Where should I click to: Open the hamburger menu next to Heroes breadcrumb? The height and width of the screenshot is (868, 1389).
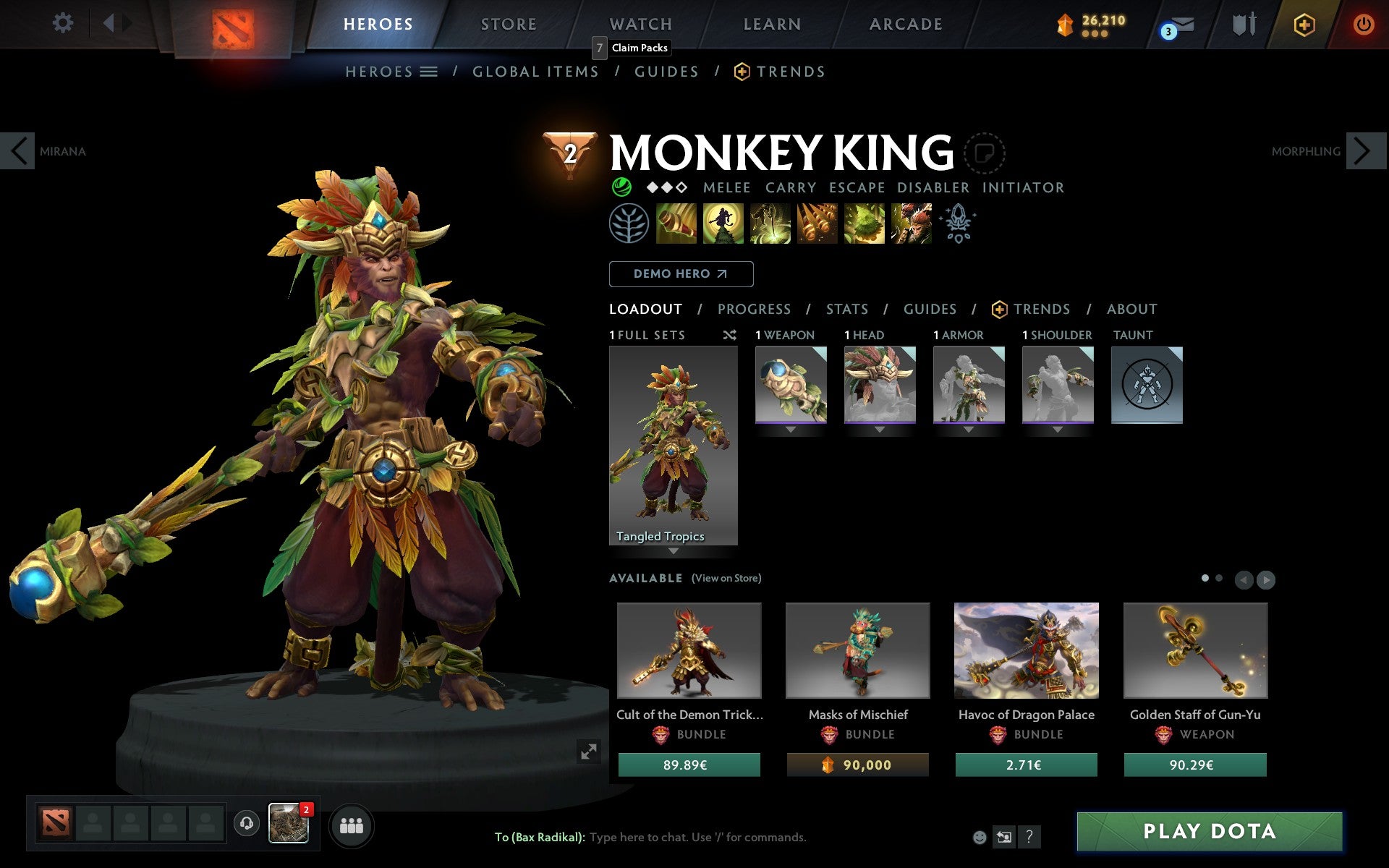point(429,72)
